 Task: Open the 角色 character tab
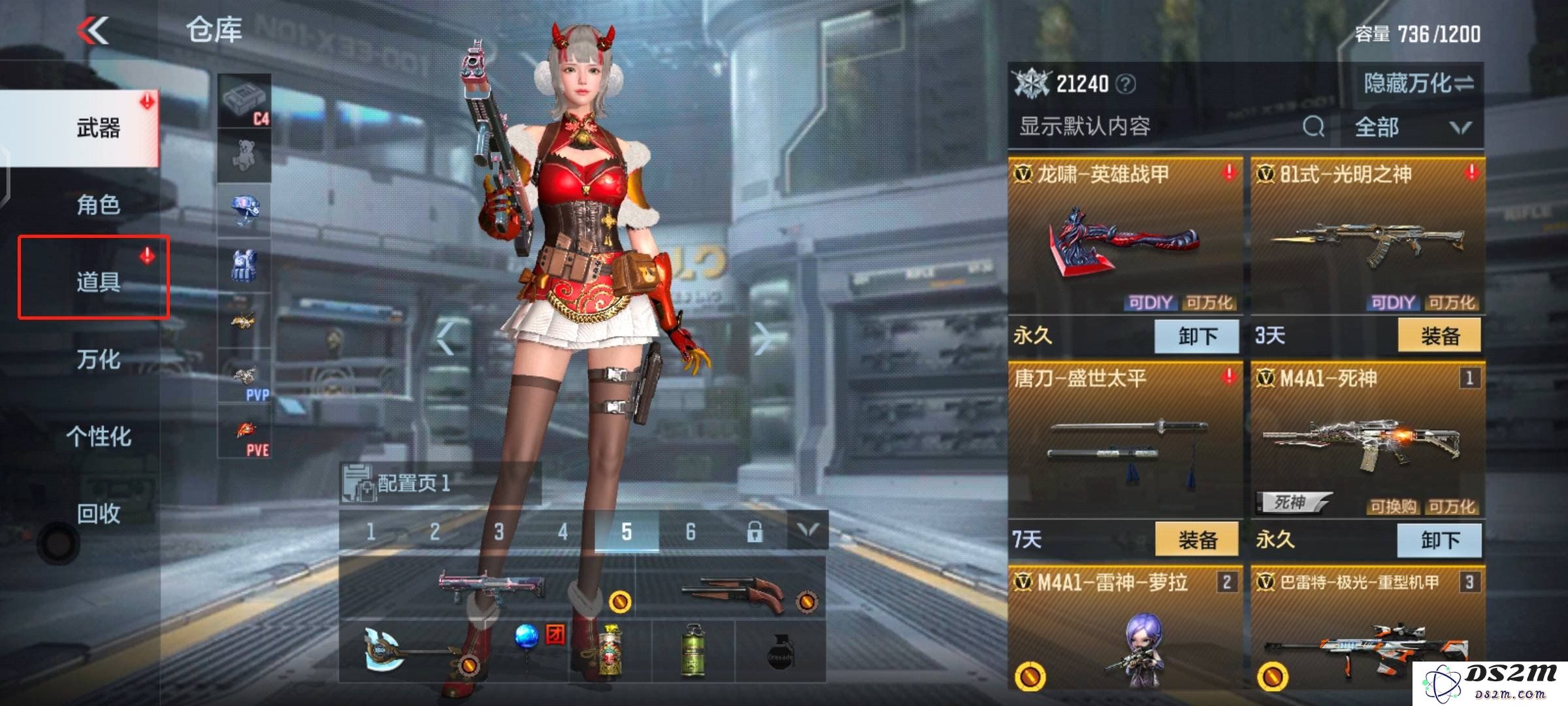pos(98,205)
